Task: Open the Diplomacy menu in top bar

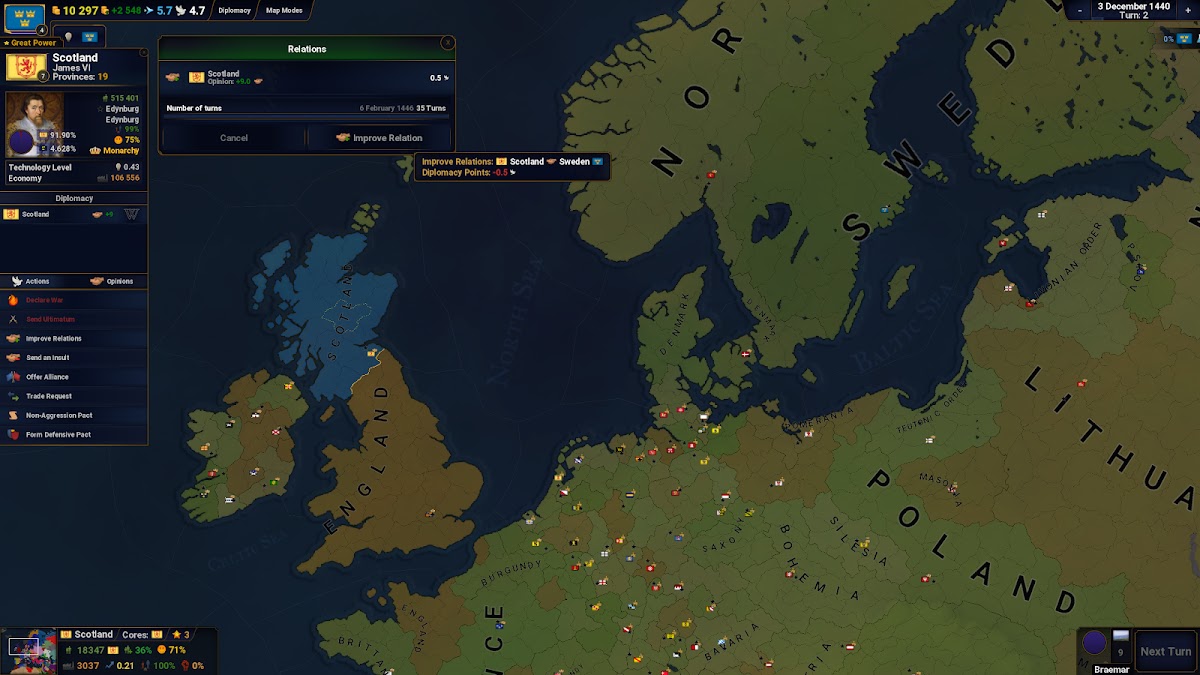Action: coord(235,11)
